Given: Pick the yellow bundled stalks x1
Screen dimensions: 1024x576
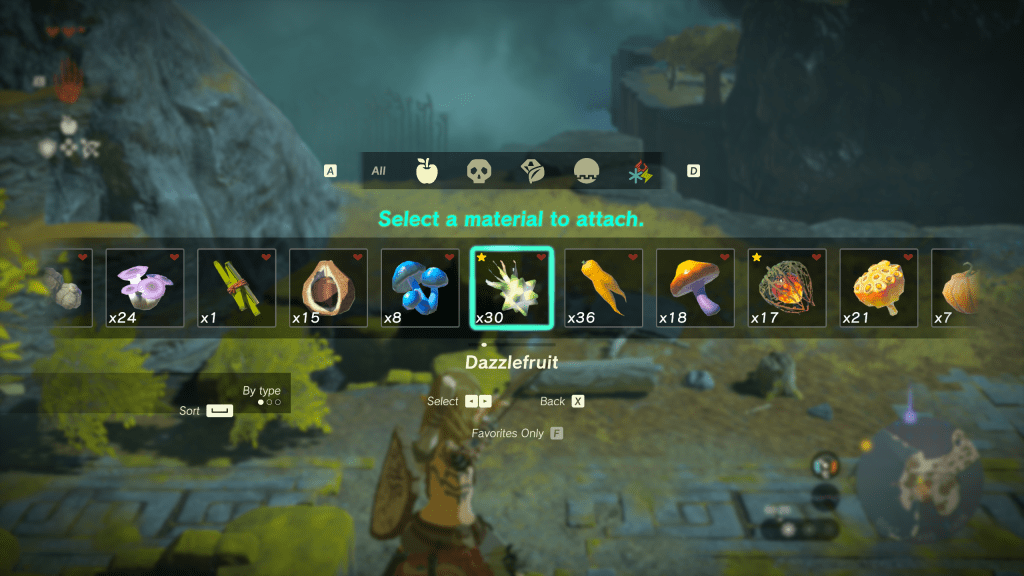Looking at the screenshot, I should coord(237,288).
